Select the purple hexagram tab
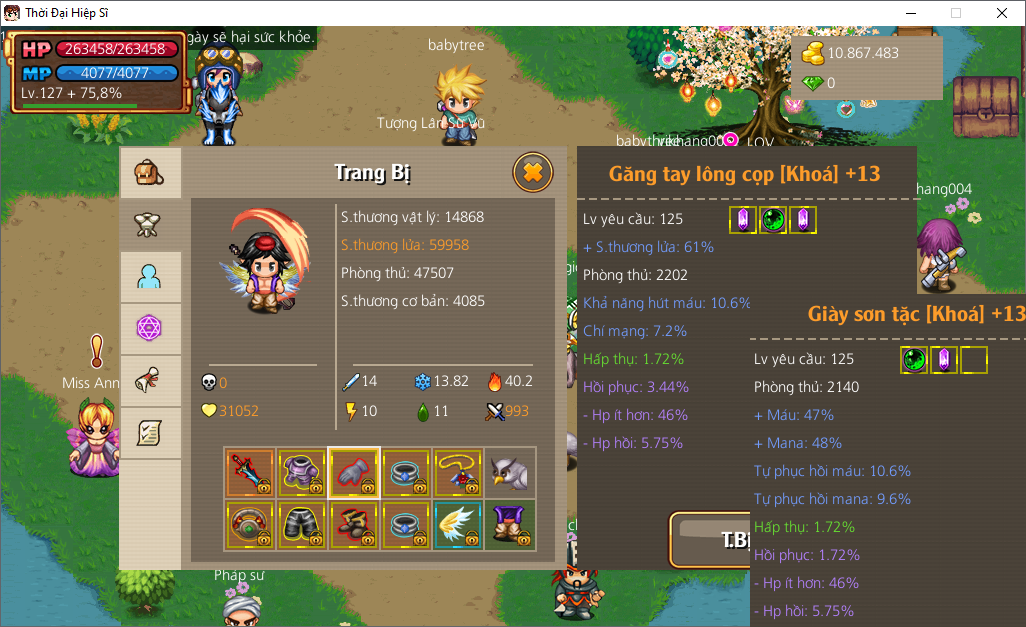 (150, 329)
